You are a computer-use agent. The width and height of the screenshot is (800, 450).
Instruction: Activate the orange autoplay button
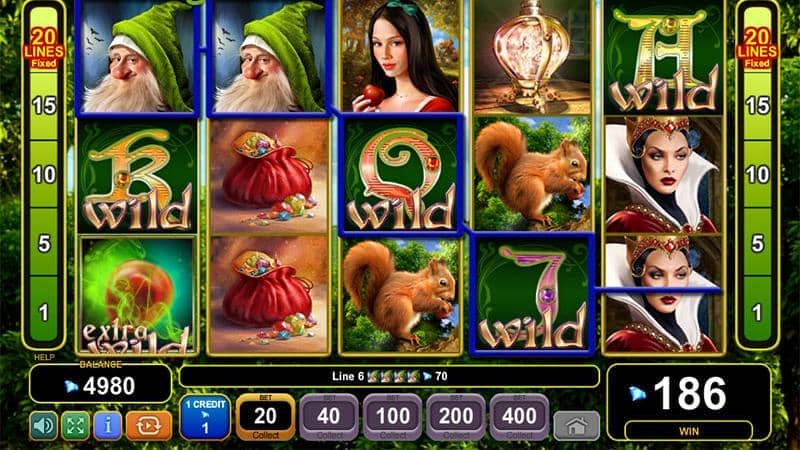148,425
